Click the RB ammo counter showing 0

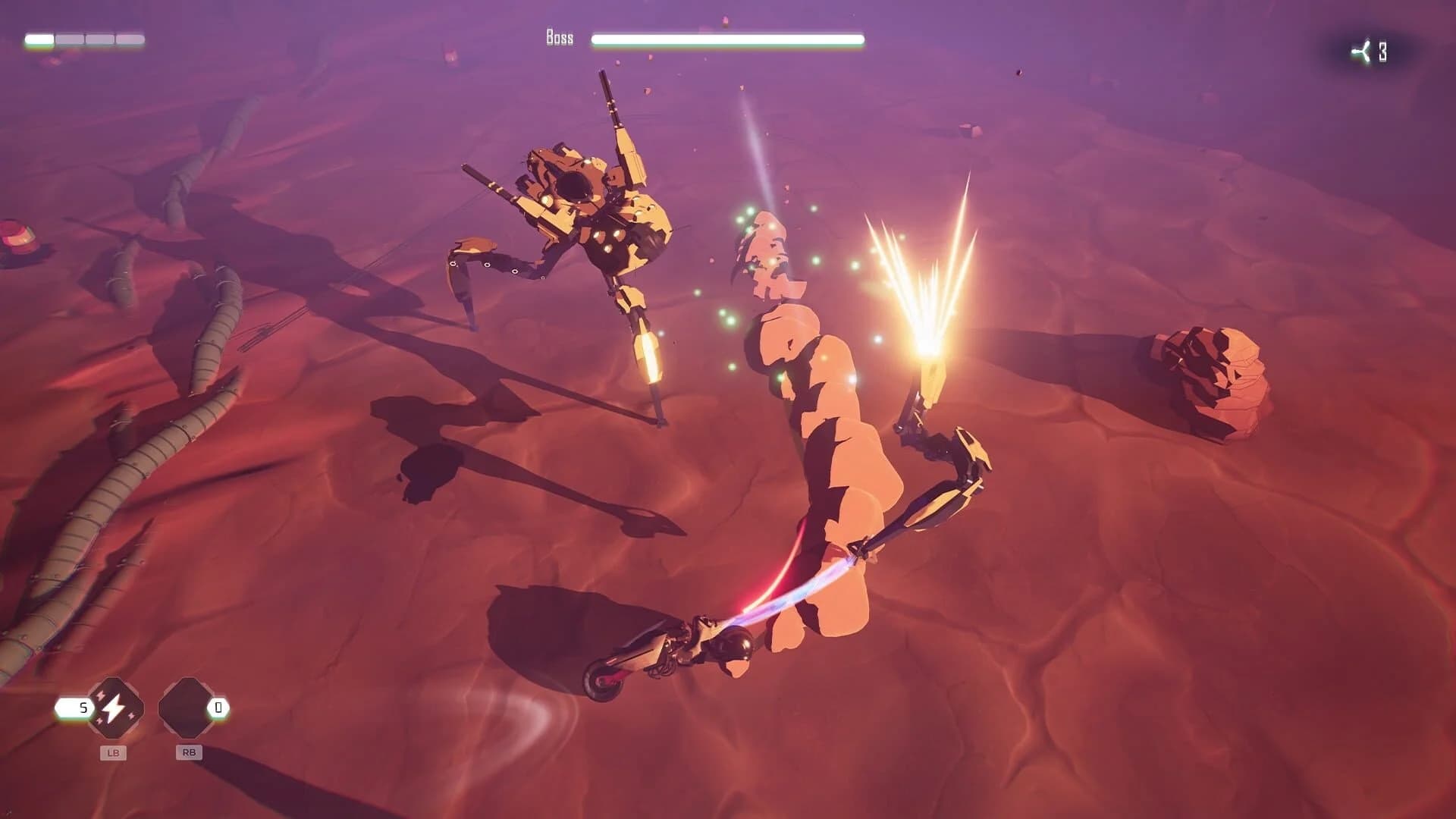pyautogui.click(x=218, y=708)
